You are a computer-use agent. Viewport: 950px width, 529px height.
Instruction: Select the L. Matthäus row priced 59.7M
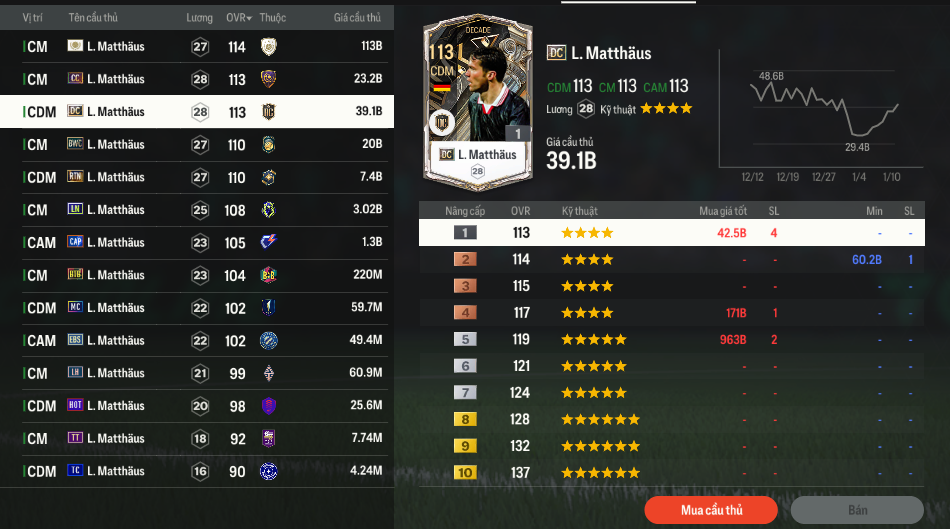pyautogui.click(x=197, y=308)
